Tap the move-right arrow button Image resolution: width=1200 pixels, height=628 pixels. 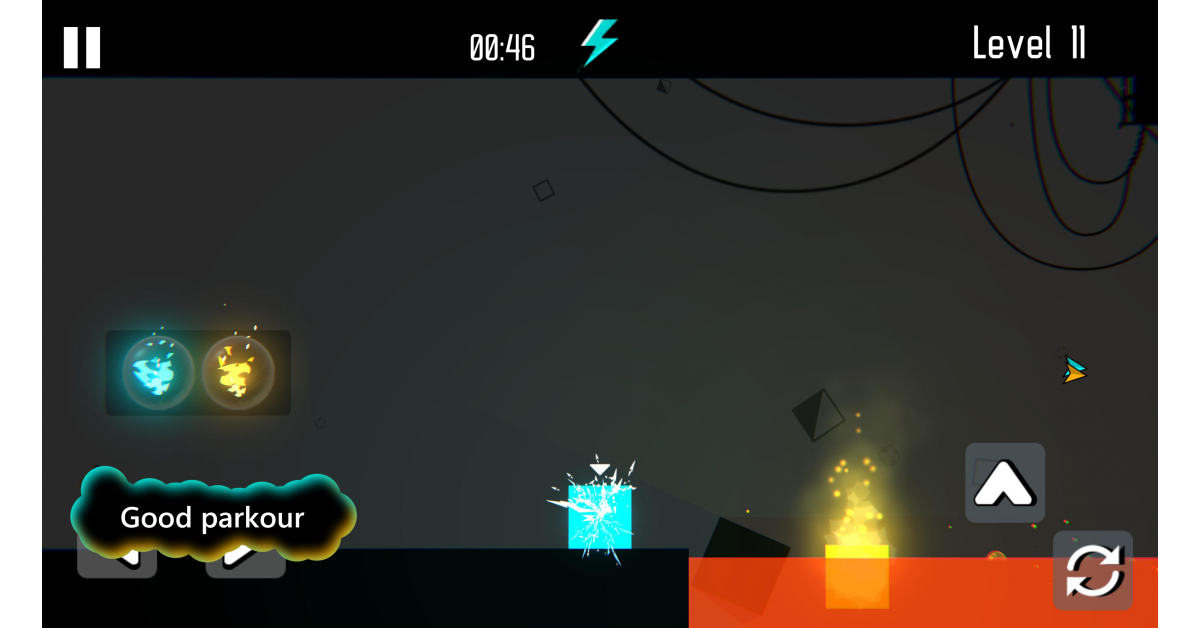click(x=246, y=563)
